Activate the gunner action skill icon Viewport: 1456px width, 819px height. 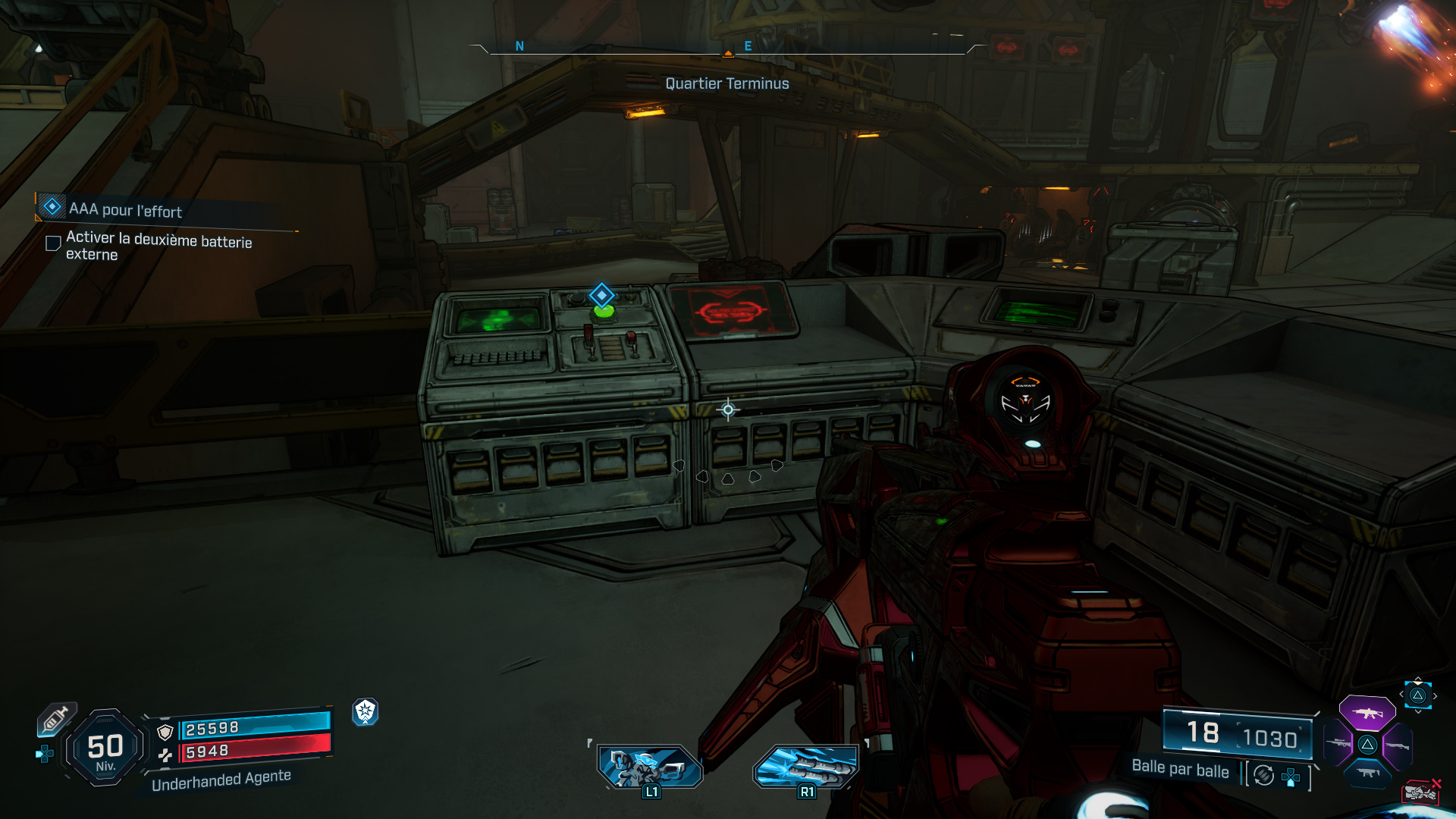[650, 766]
